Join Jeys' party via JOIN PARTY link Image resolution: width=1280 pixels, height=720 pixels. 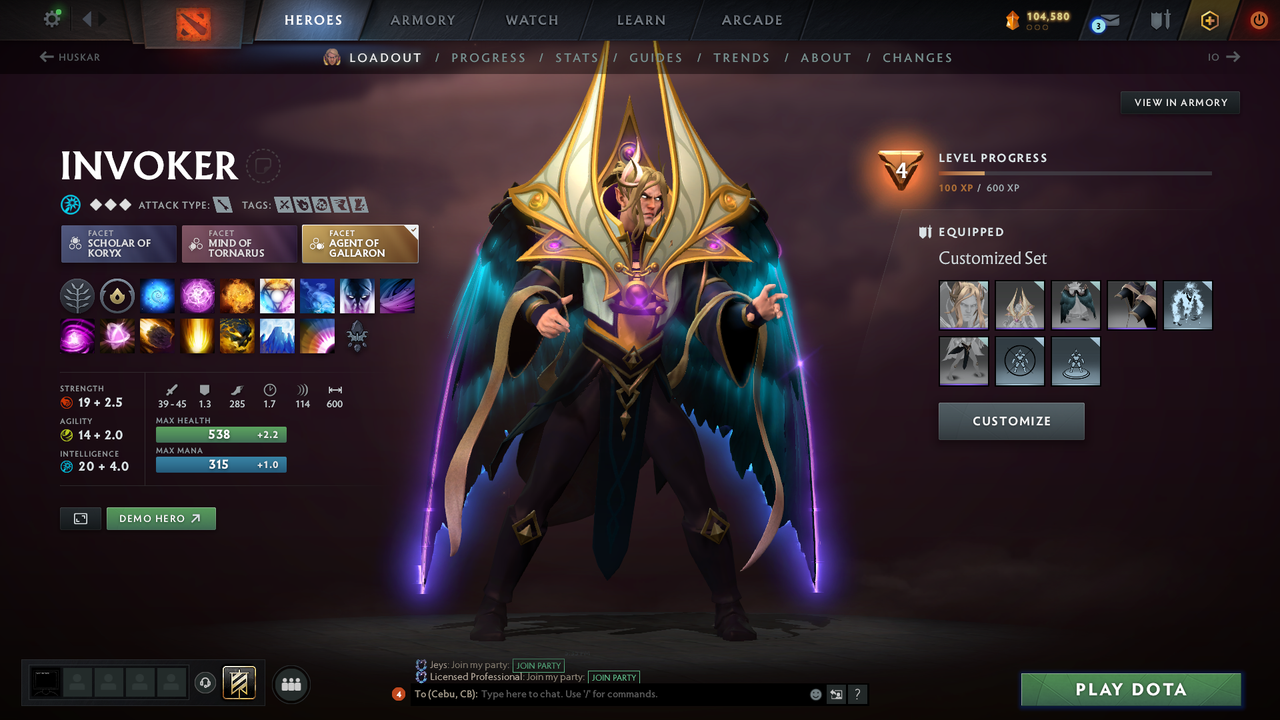[538, 665]
